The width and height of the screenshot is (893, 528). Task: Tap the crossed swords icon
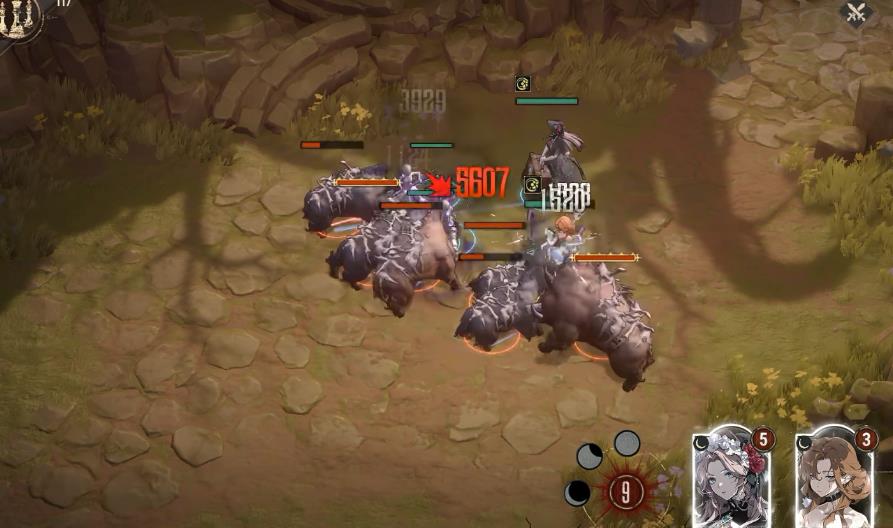(x=857, y=14)
